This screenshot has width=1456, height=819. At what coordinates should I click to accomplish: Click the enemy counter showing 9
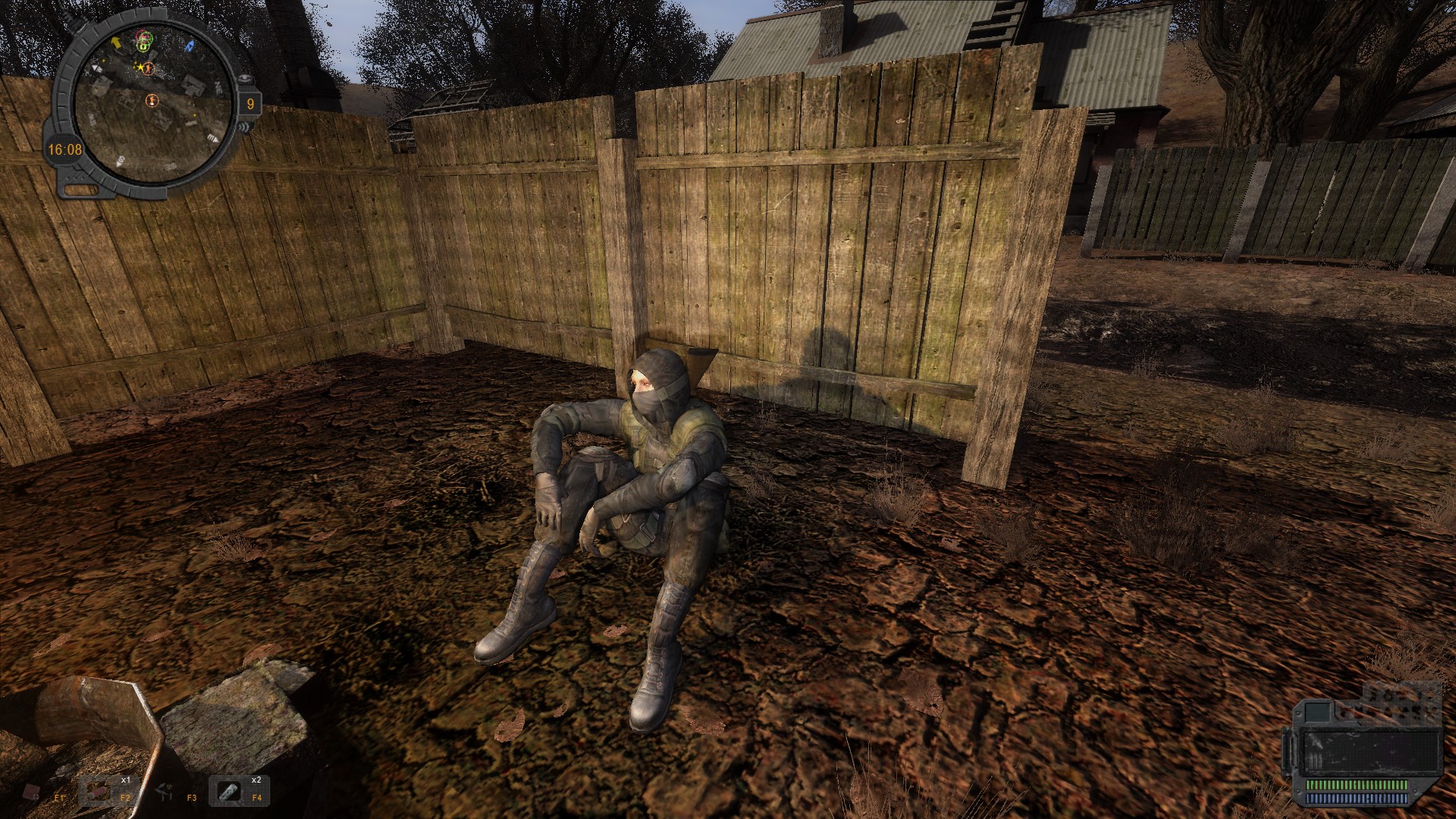pos(250,103)
